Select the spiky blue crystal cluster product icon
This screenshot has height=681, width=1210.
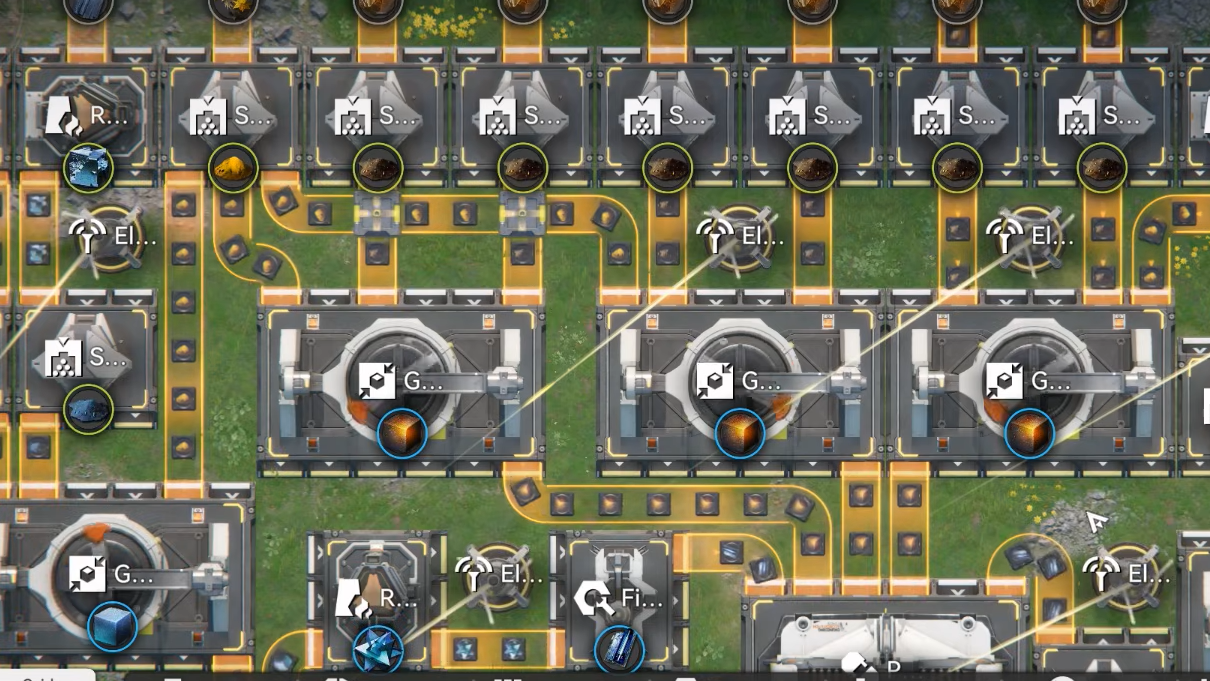(378, 648)
